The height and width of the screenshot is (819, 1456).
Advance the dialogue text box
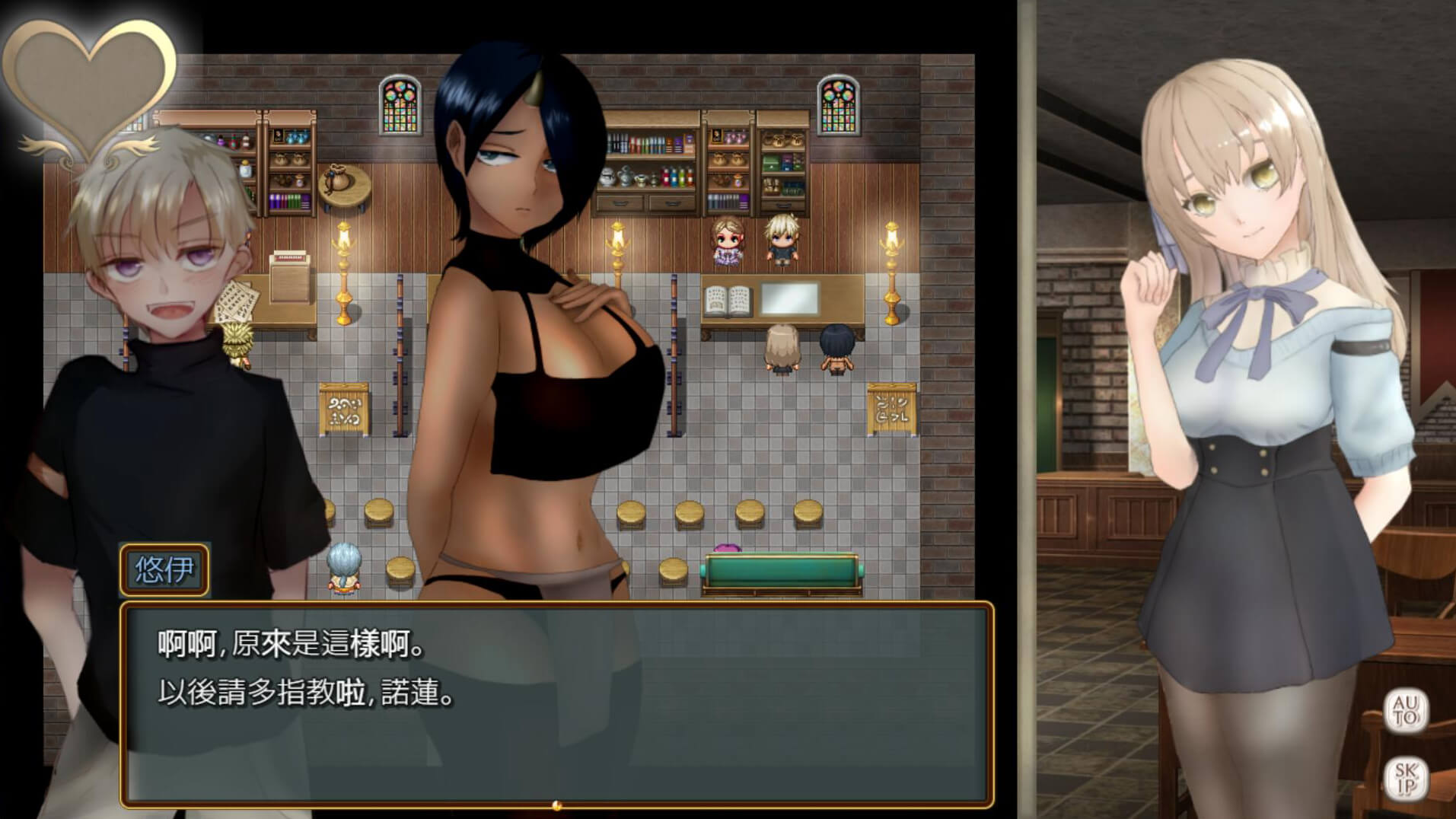(556, 705)
